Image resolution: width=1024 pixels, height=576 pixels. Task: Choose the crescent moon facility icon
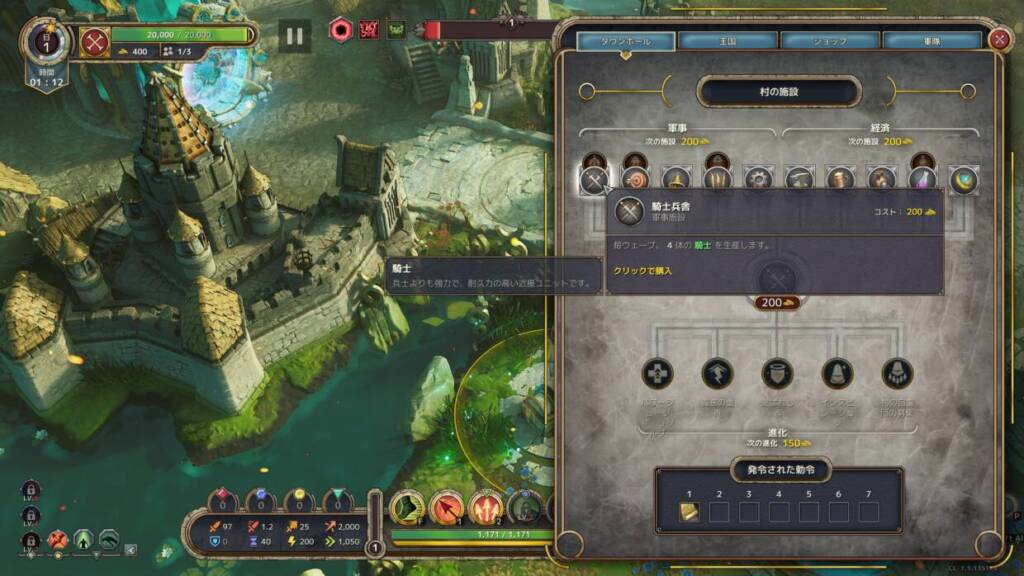click(x=963, y=181)
